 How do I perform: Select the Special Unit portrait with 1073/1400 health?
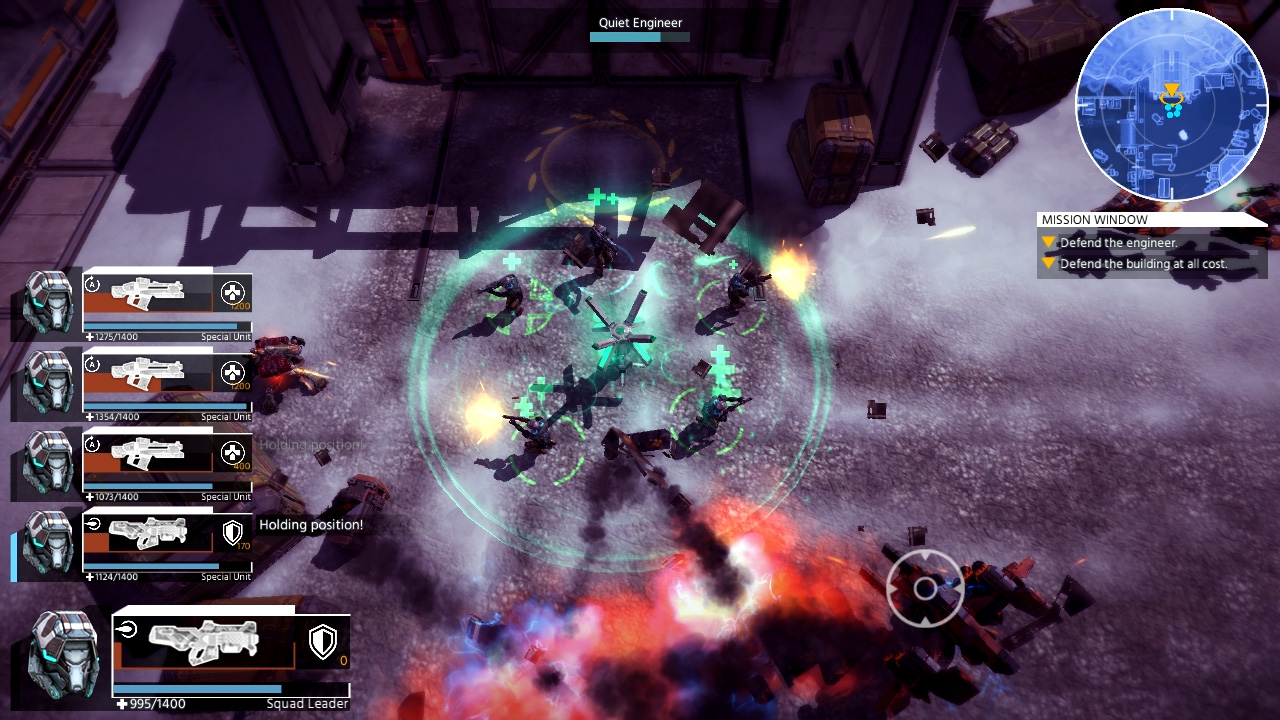pos(48,462)
